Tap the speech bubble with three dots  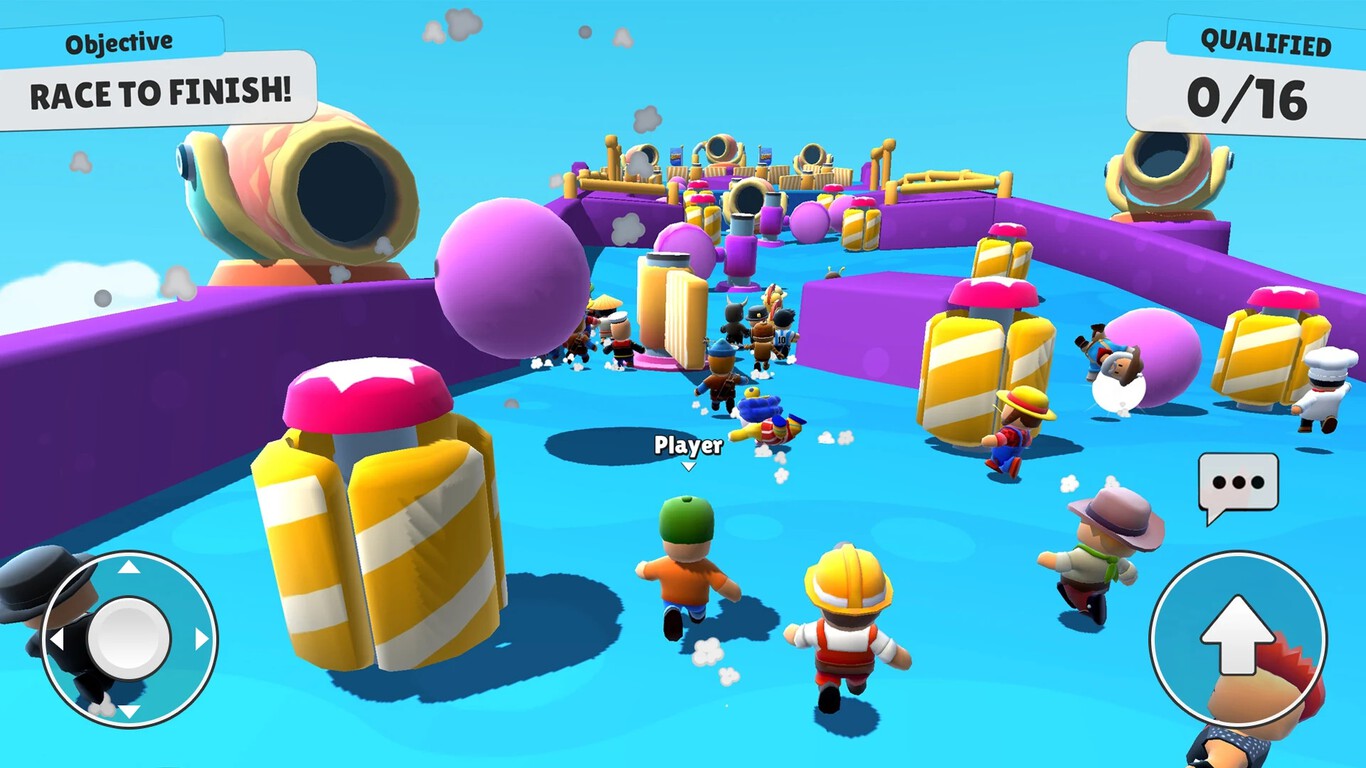[1237, 483]
